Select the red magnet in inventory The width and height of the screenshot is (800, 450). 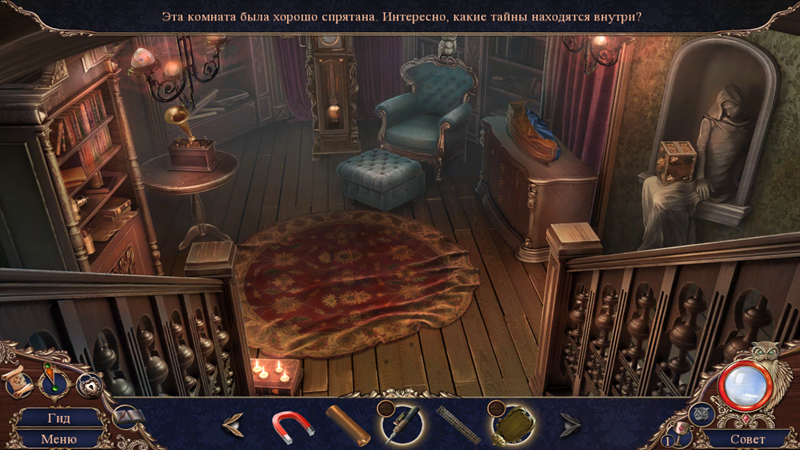pos(292,424)
